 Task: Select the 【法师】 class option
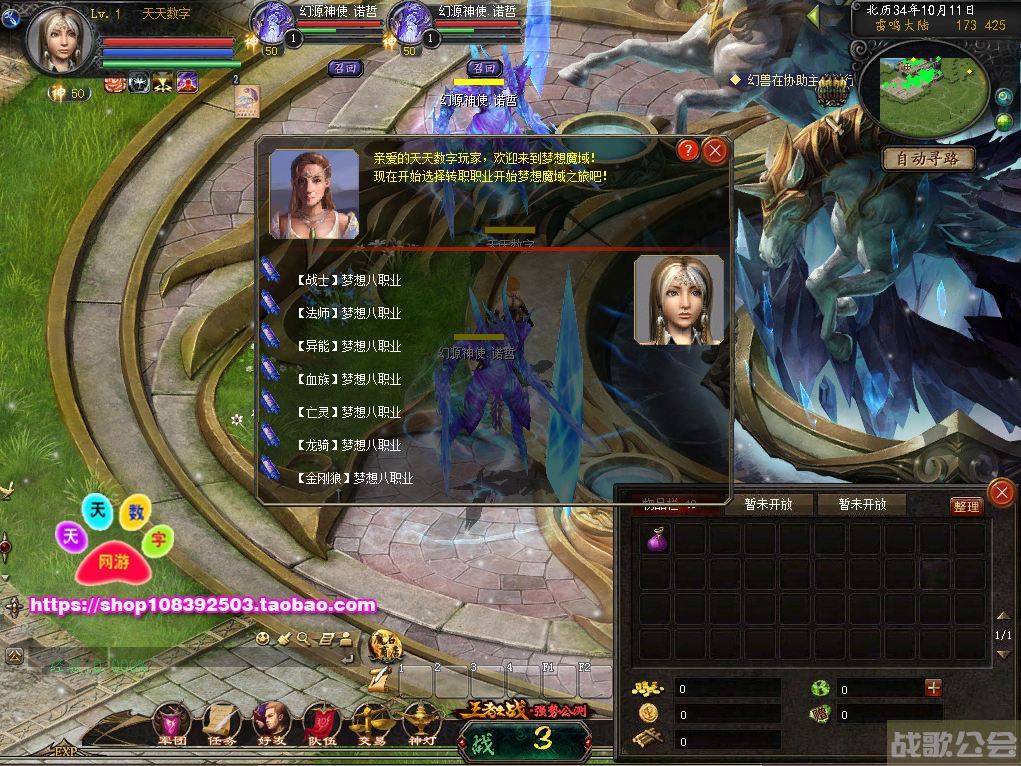click(348, 314)
